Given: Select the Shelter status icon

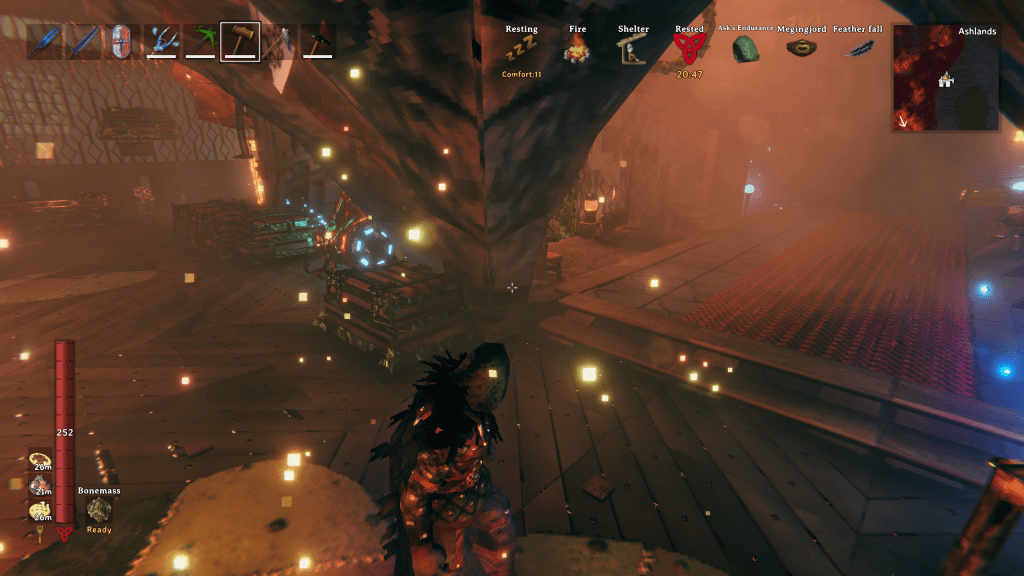Looking at the screenshot, I should pos(632,50).
